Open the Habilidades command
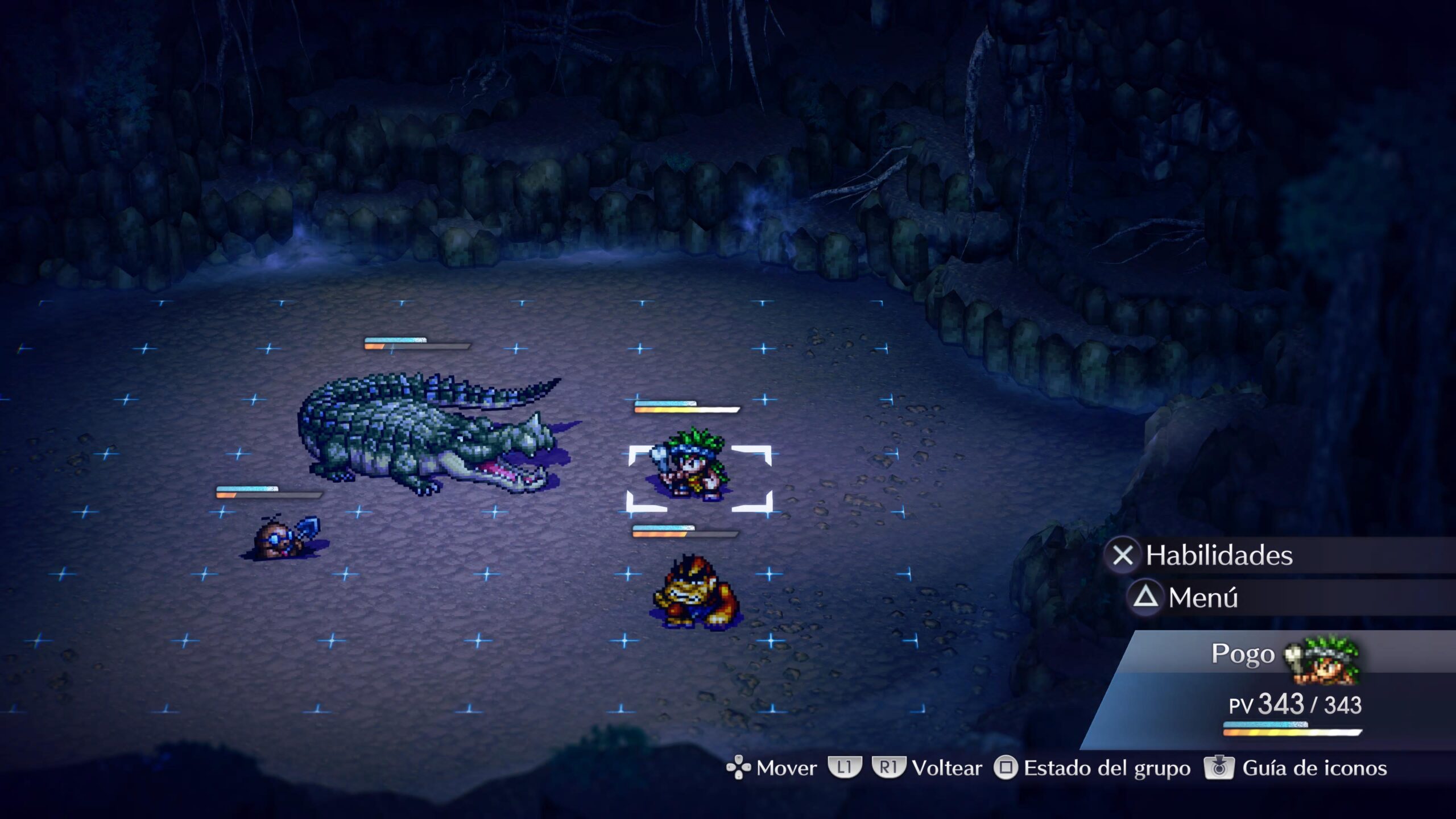 [1218, 555]
